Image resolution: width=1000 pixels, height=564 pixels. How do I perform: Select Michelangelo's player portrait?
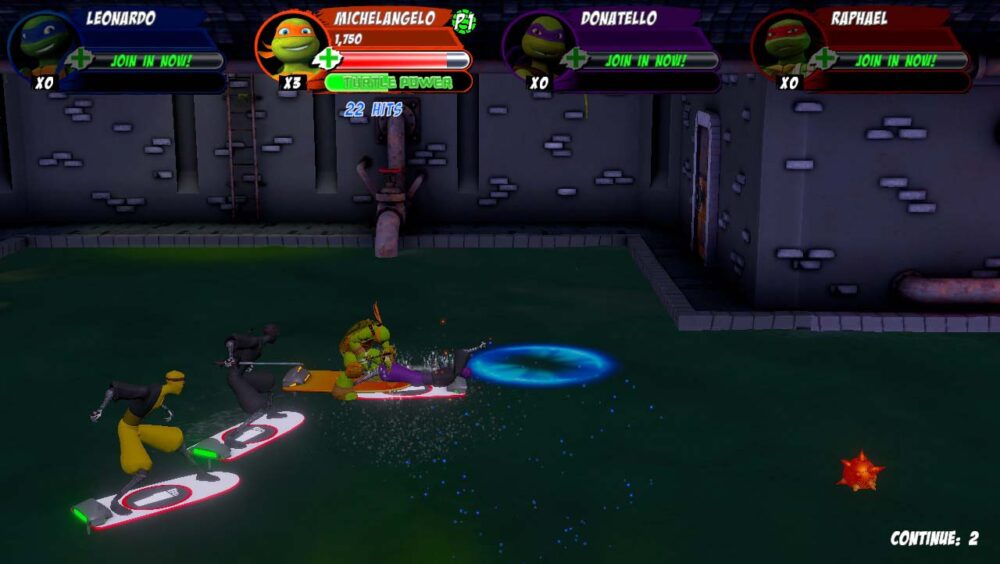coord(291,45)
